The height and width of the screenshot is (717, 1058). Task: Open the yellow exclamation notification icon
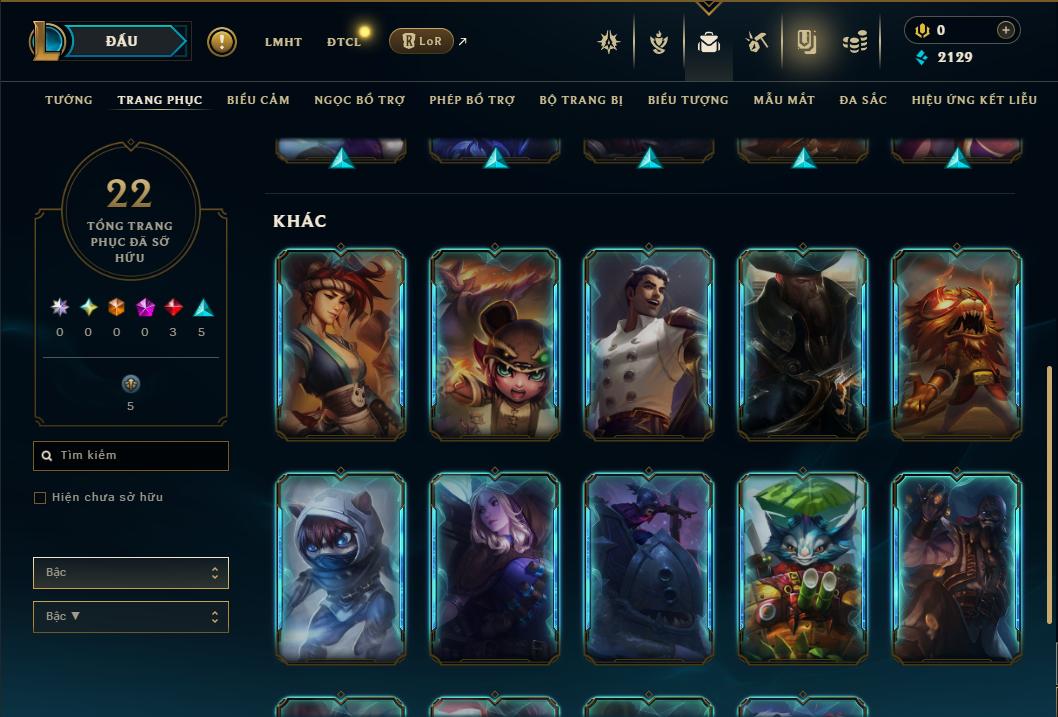[222, 42]
